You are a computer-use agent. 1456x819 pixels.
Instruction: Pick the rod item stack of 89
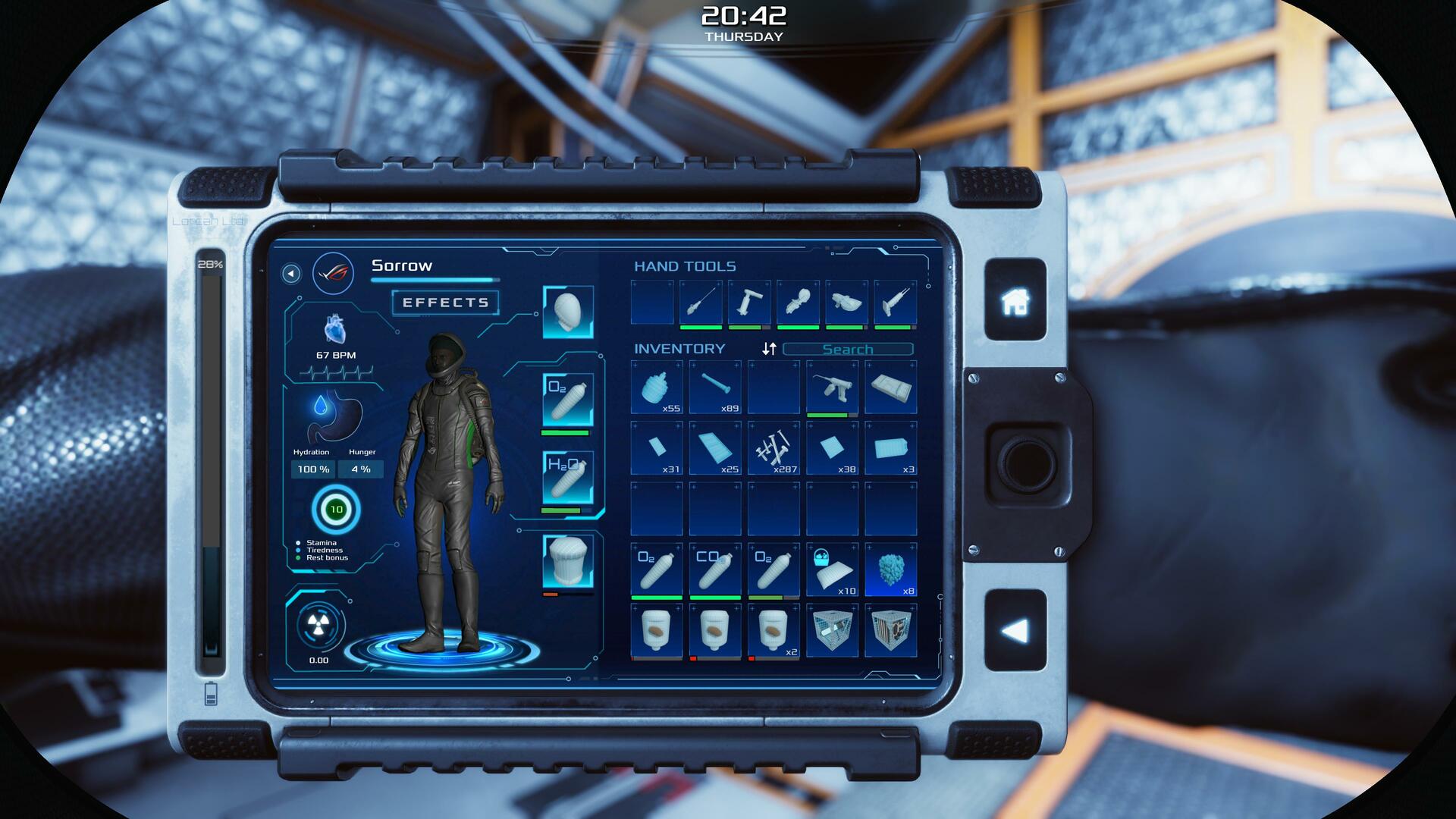tap(715, 388)
